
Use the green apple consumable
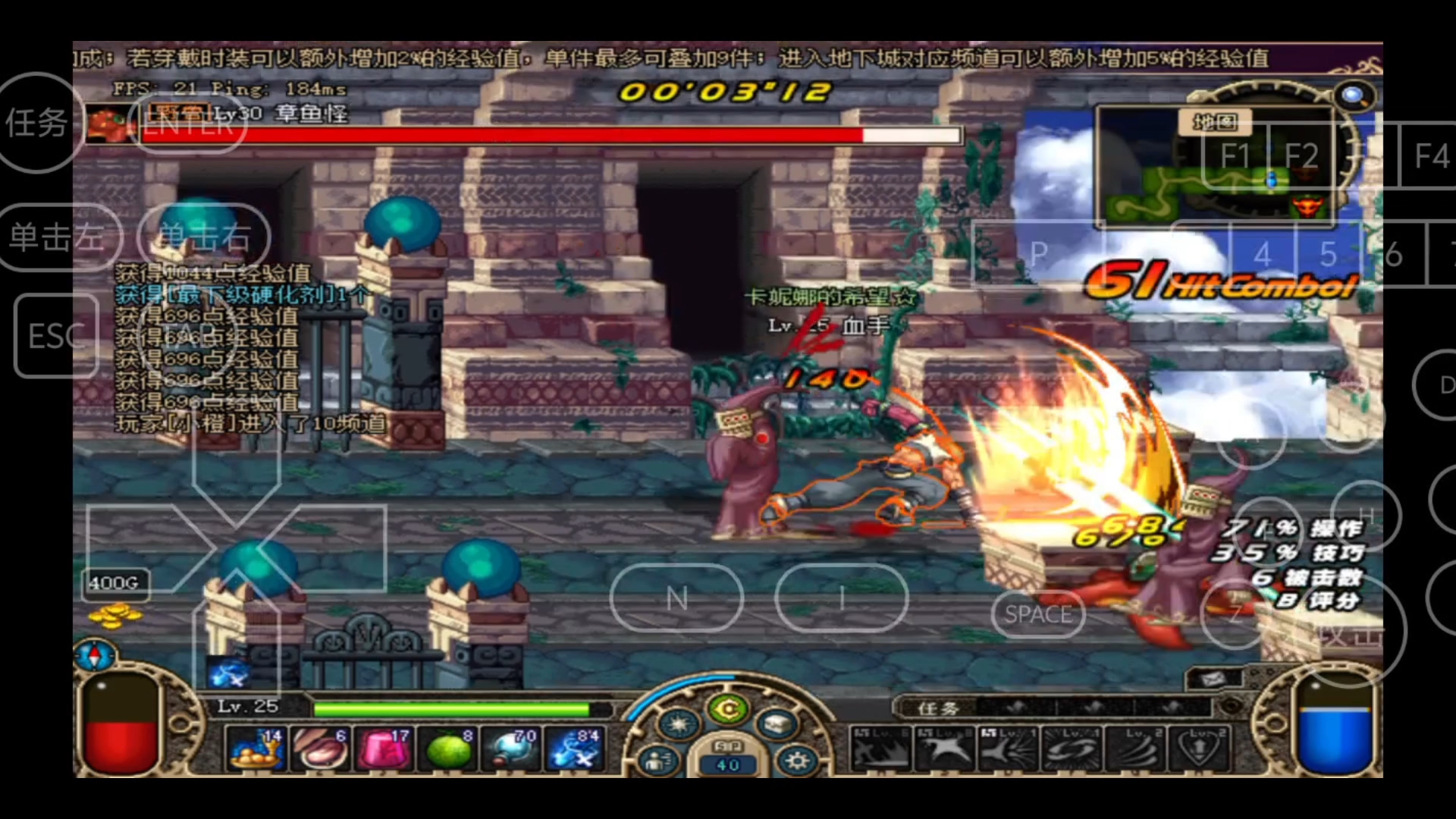[448, 748]
